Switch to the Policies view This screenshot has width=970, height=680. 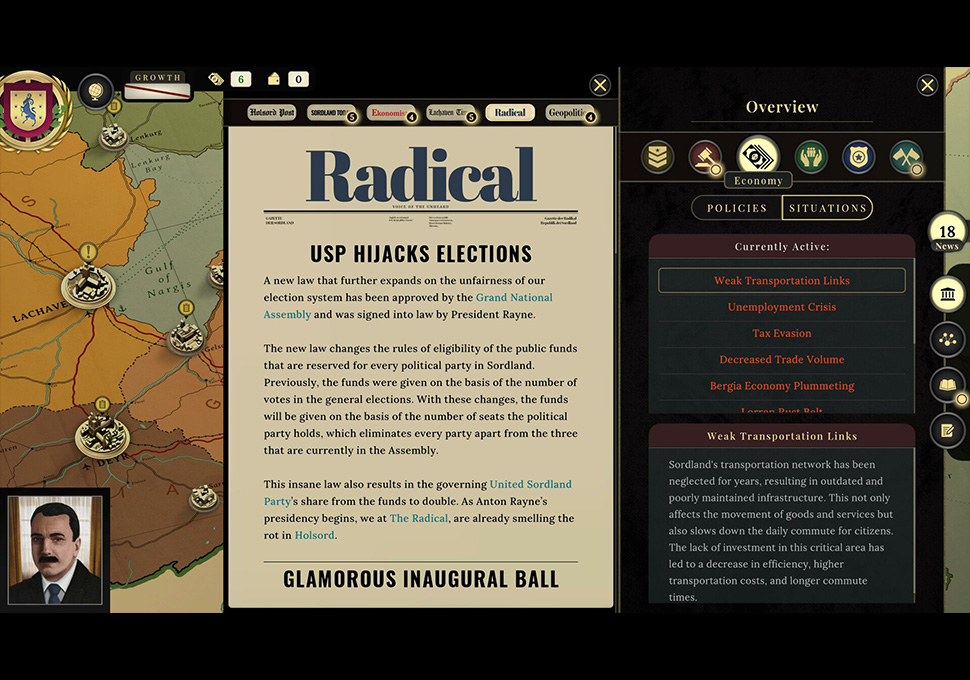pos(737,208)
